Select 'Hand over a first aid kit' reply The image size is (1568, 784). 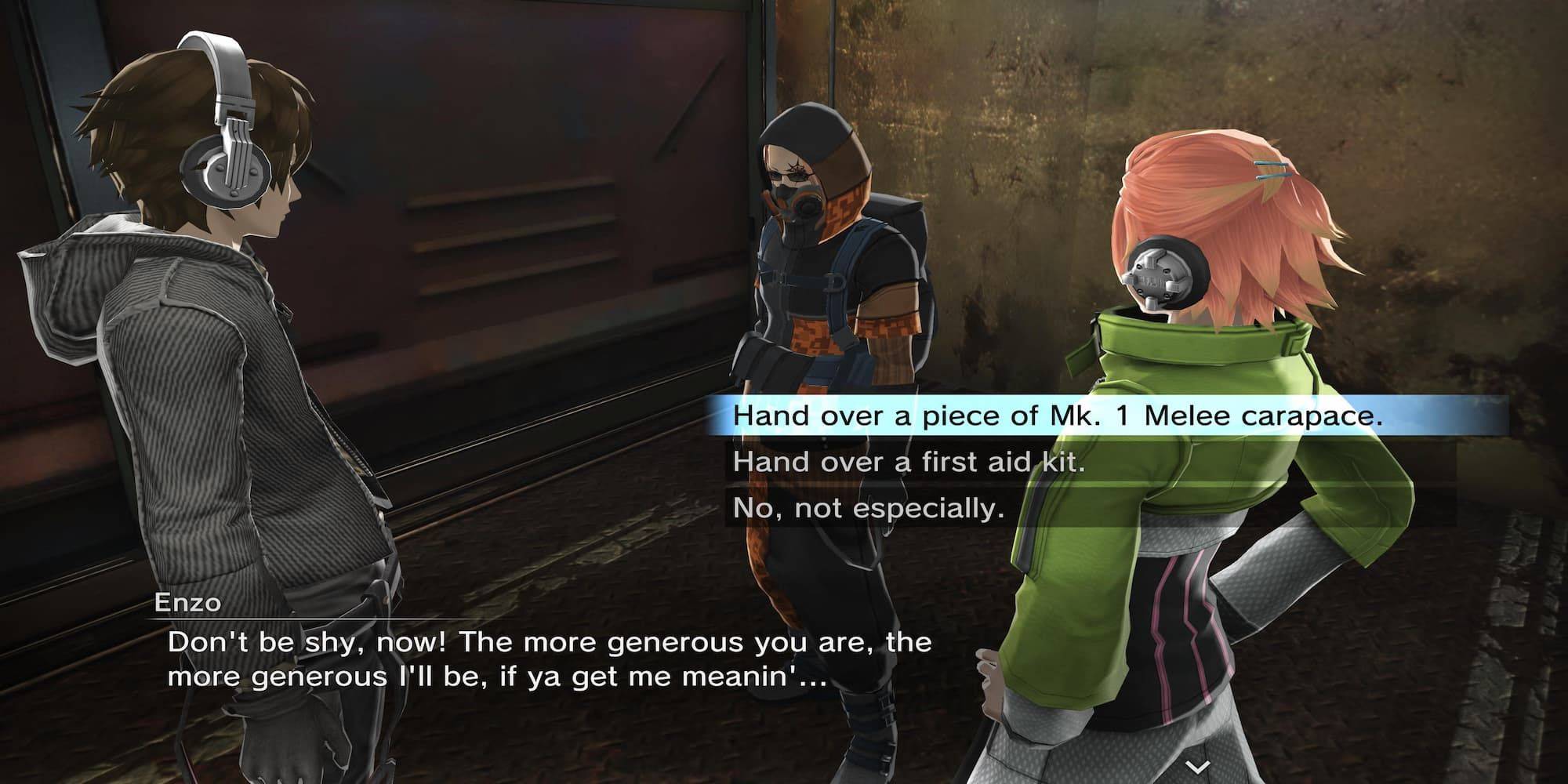click(909, 463)
